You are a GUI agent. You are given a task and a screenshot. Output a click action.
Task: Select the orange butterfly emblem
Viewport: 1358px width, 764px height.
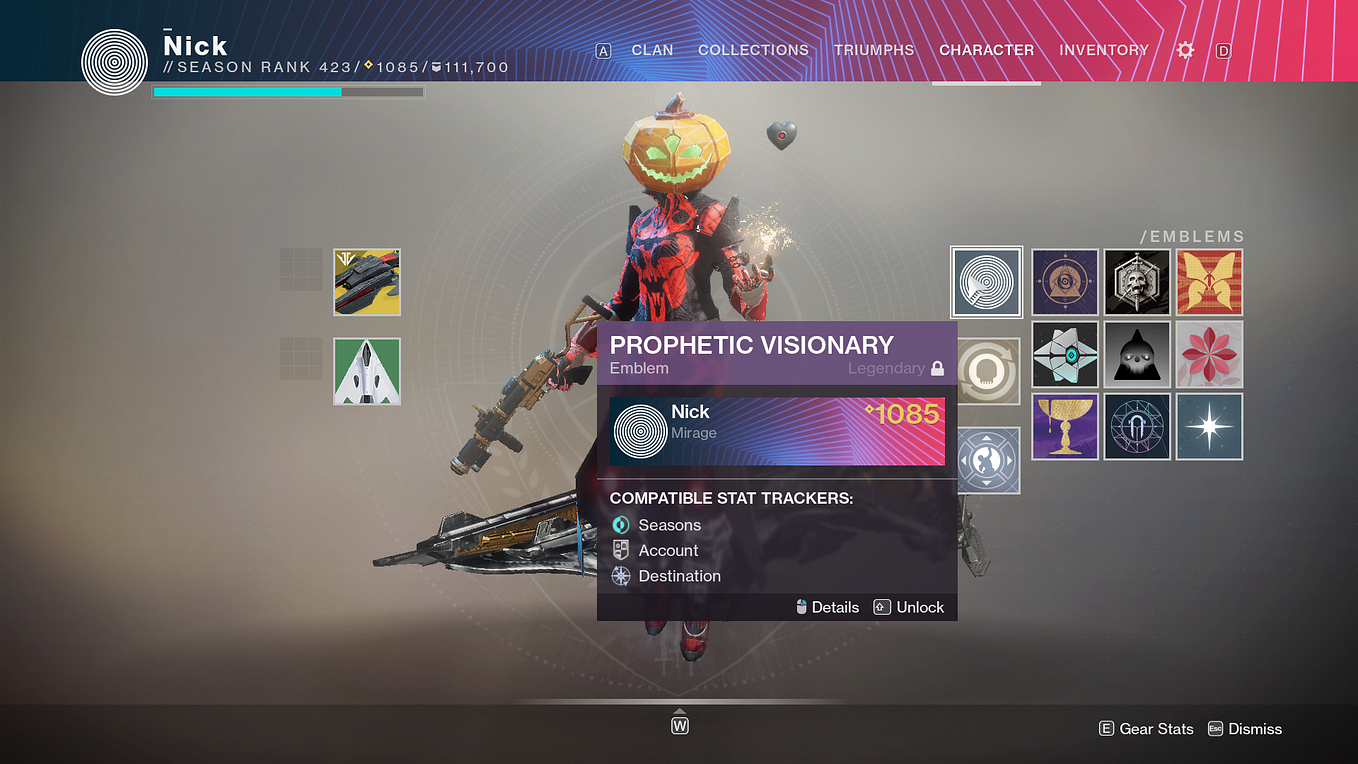click(1209, 282)
